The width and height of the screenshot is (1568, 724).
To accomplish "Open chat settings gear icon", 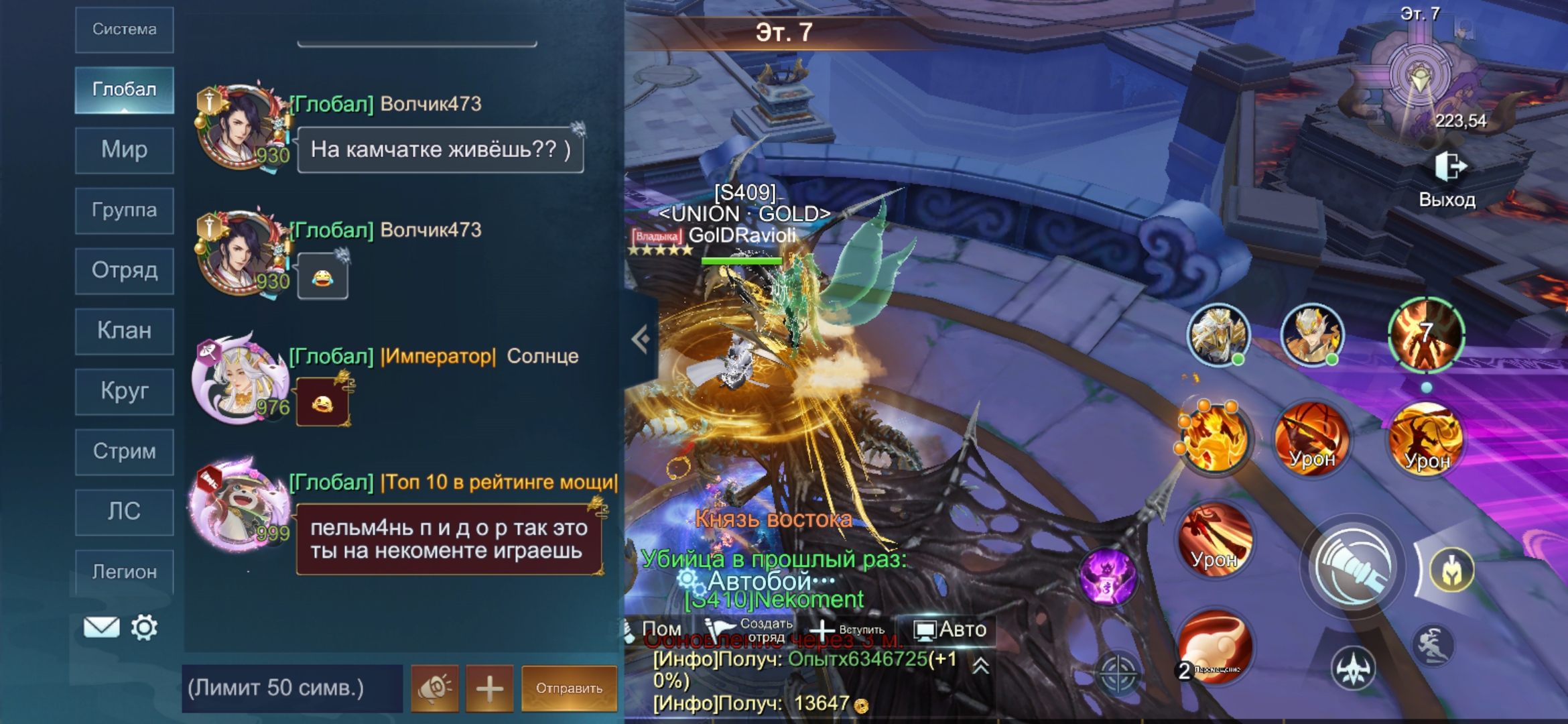I will coord(144,627).
